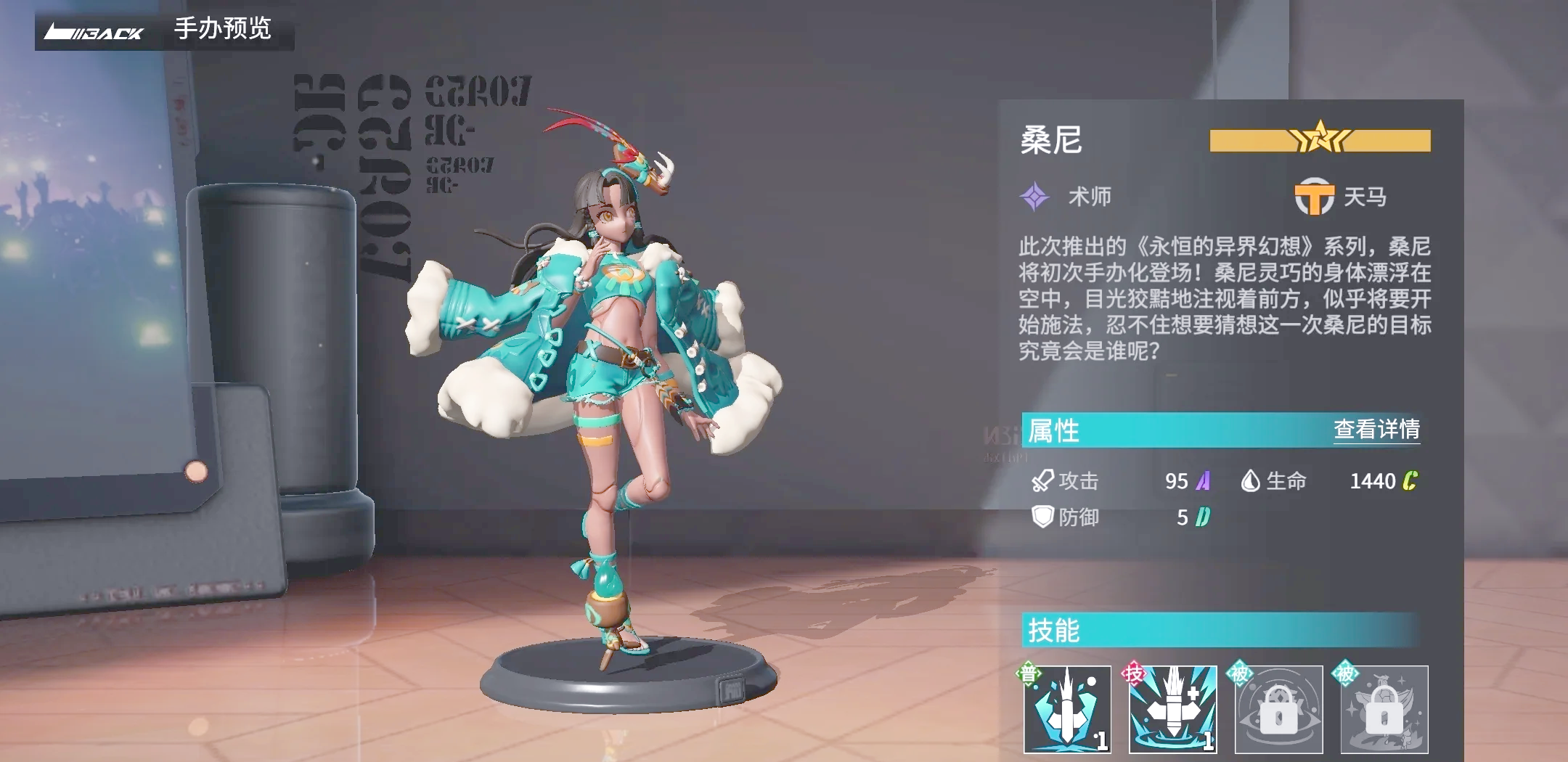1568x762 pixels.
Task: Click the BACK button top left
Action: [94, 30]
